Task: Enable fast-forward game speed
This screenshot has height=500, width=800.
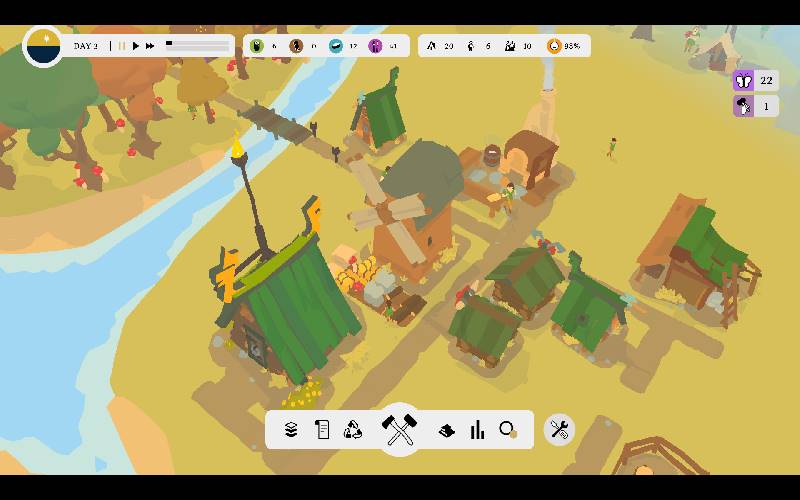Action: (x=150, y=46)
